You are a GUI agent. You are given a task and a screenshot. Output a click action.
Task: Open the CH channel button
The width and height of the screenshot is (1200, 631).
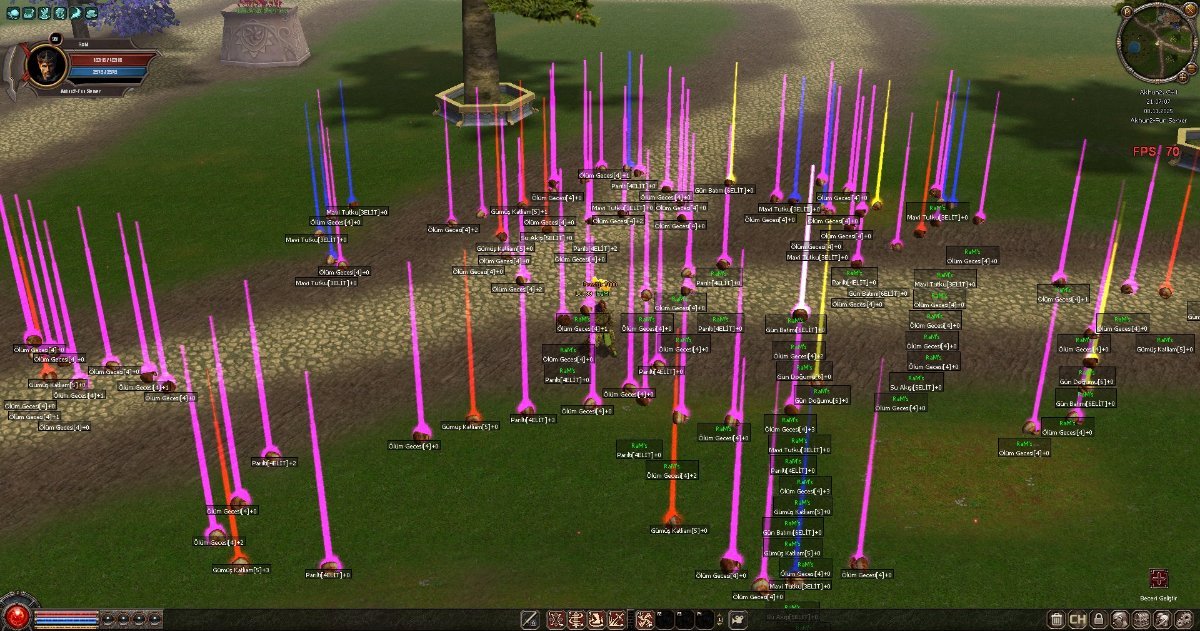1077,620
